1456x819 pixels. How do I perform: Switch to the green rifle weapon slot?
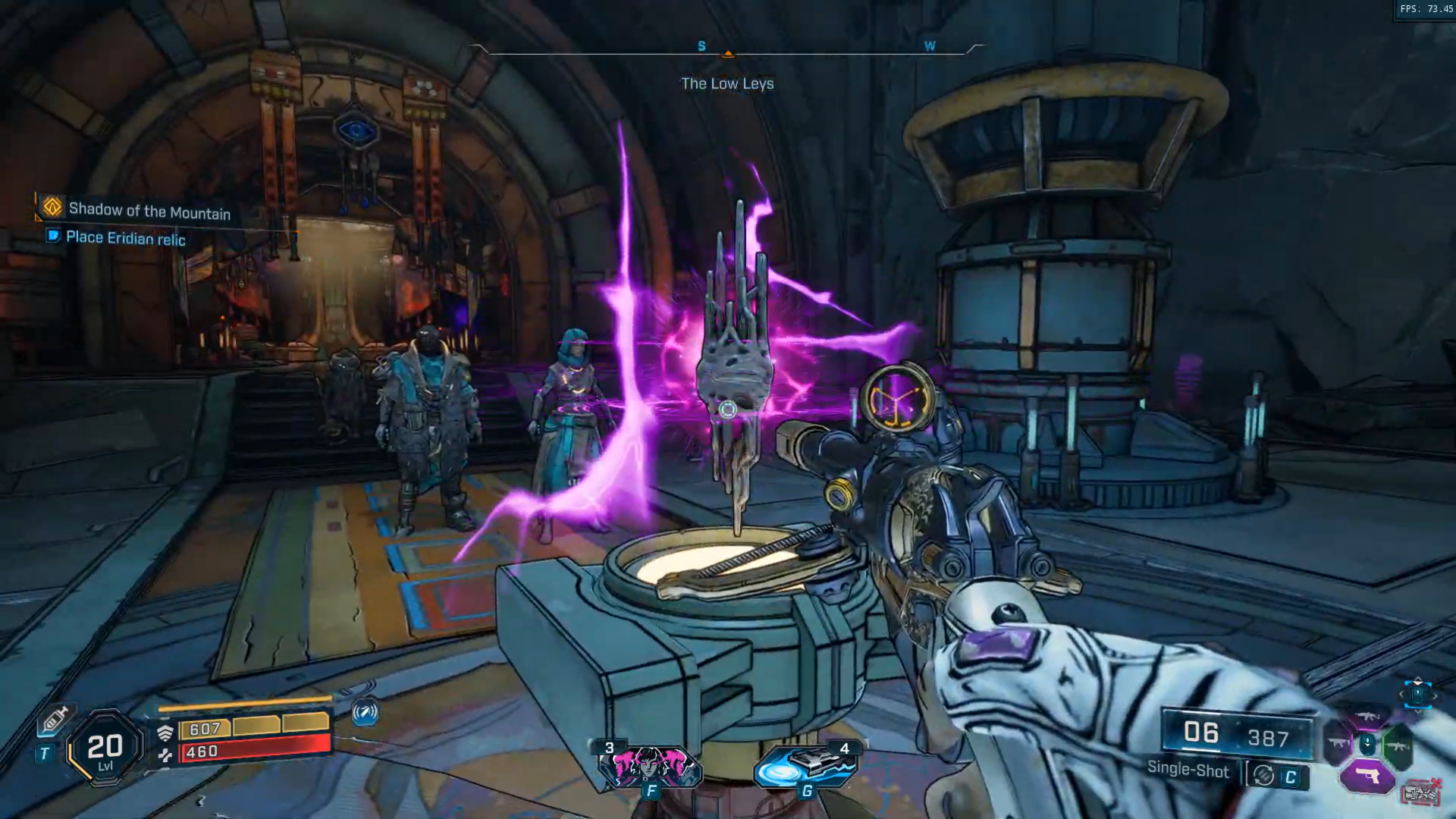click(x=1398, y=746)
